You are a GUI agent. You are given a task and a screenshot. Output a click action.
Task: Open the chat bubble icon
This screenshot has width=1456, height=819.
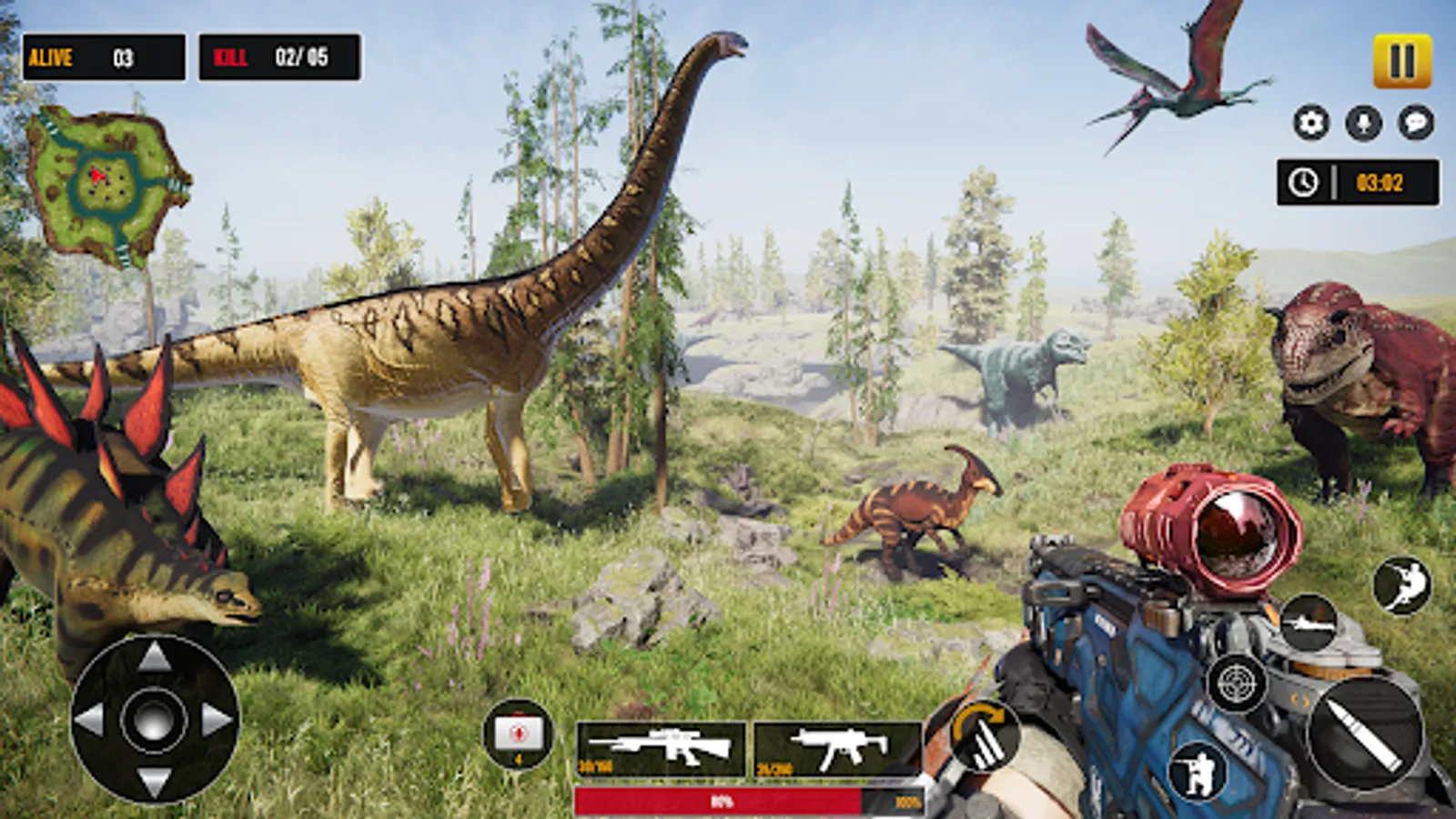coord(1416,122)
